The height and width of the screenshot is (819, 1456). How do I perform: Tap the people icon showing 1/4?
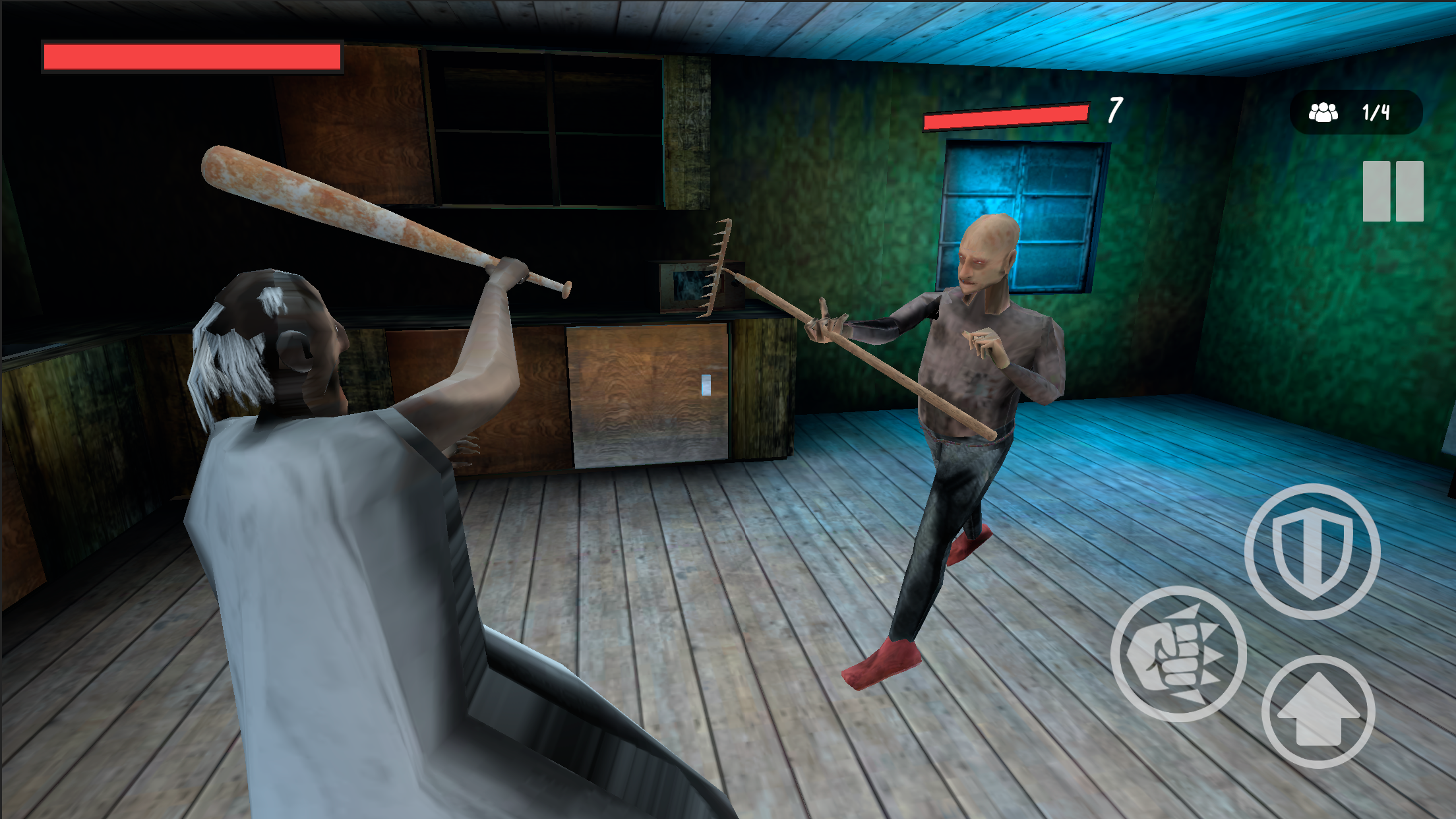click(x=1322, y=112)
